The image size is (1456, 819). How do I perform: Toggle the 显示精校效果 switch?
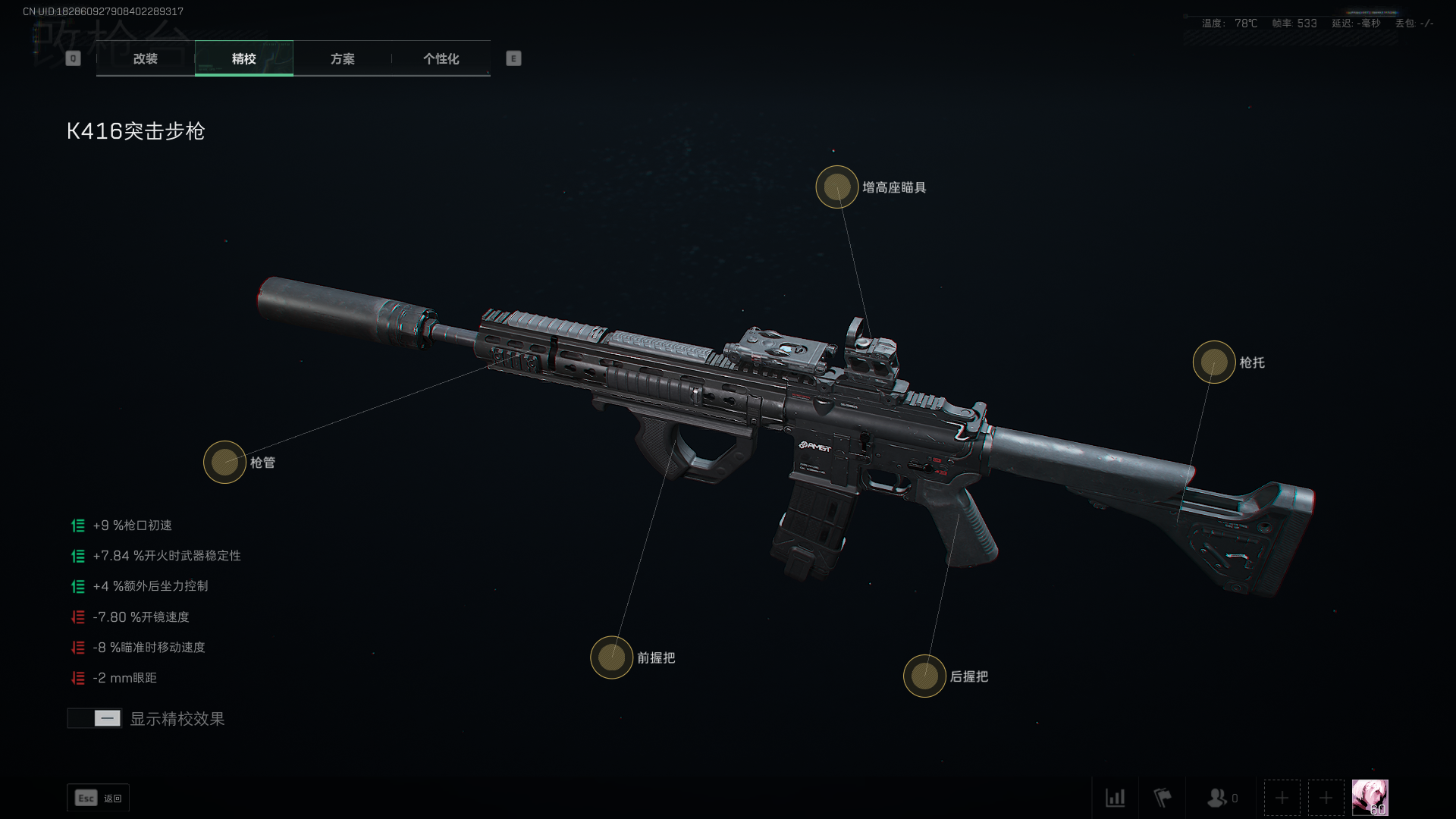point(95,718)
